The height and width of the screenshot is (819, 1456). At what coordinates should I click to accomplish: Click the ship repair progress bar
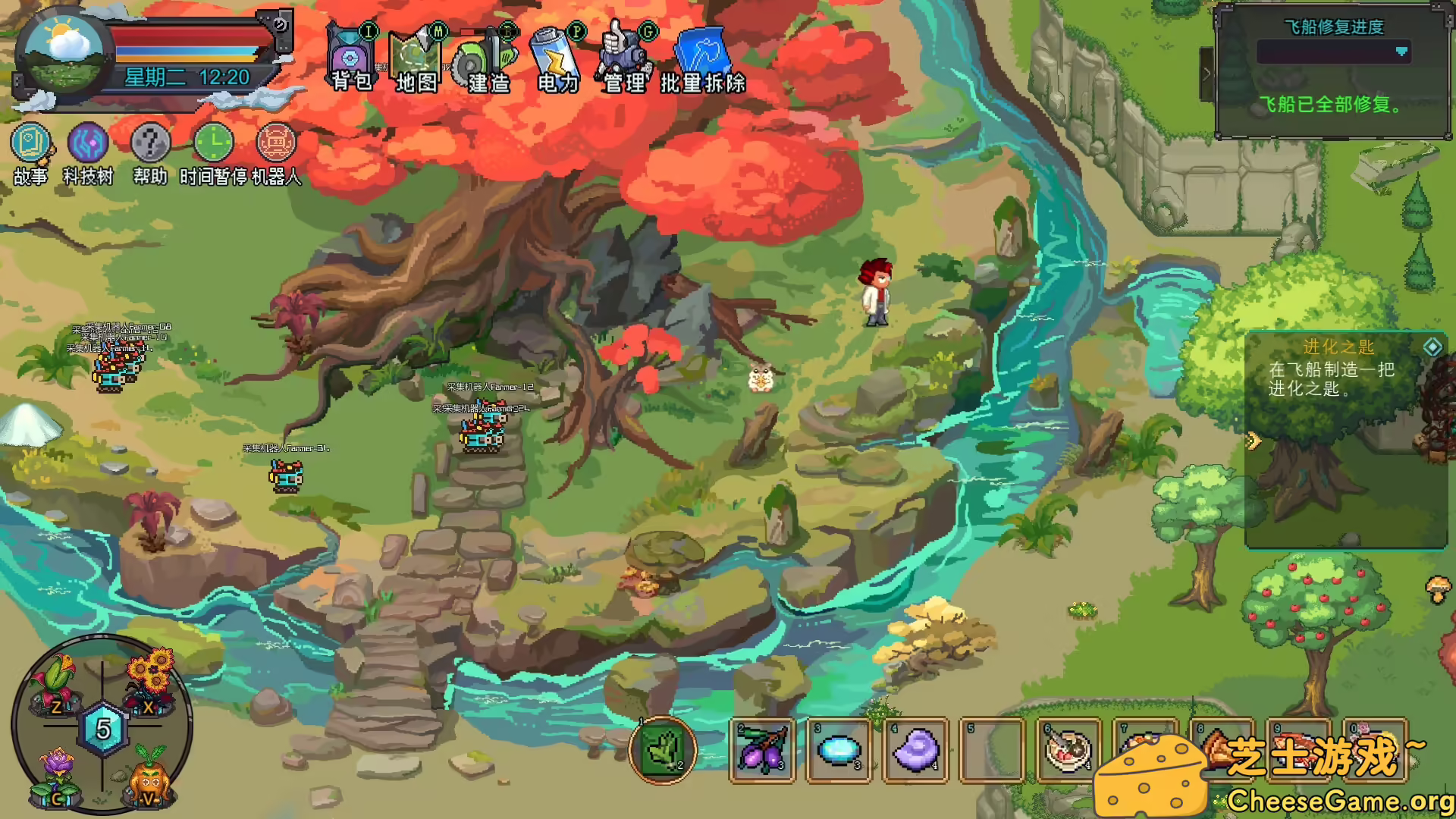click(x=1331, y=53)
